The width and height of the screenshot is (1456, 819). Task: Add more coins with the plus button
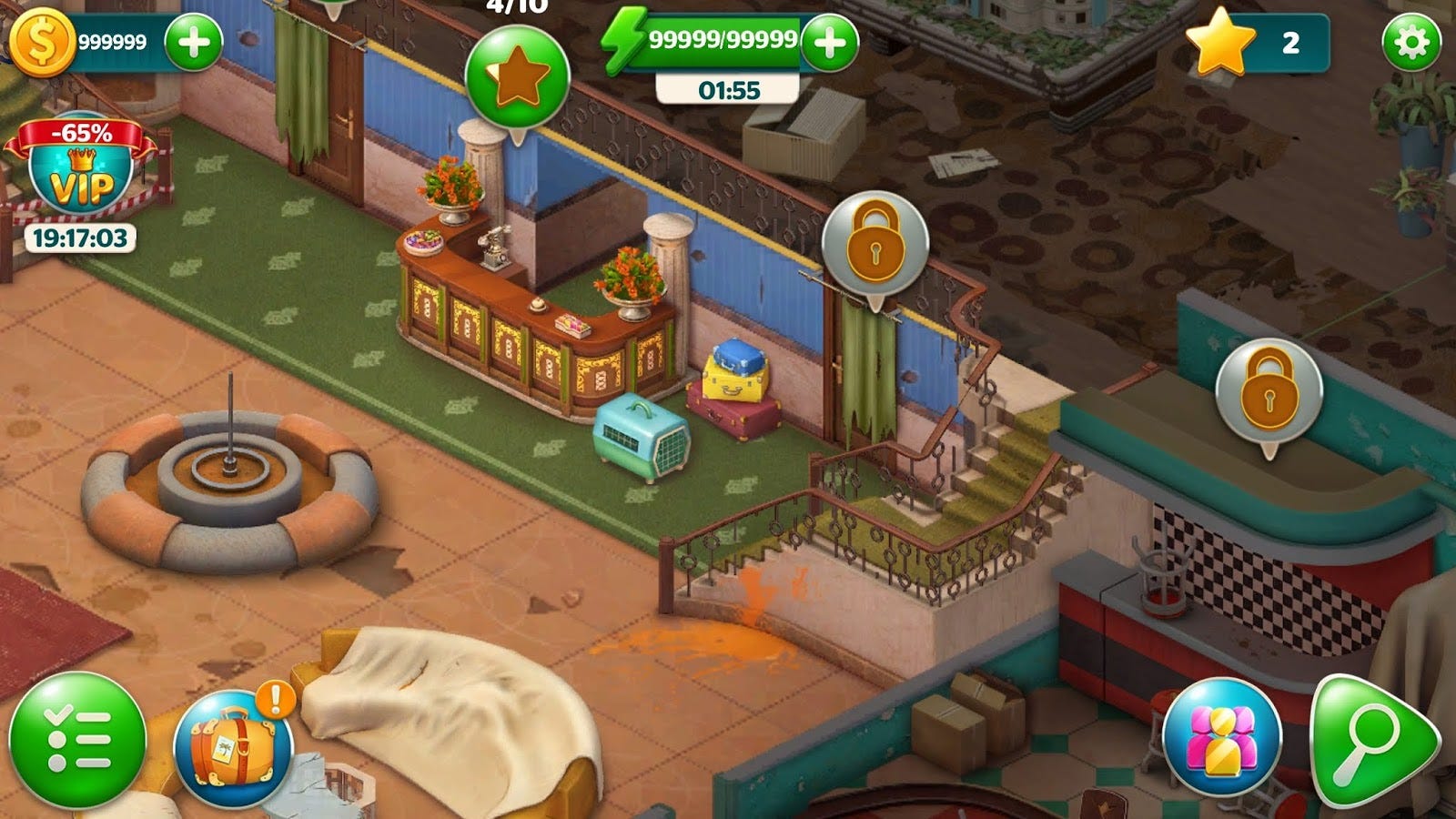point(193,43)
